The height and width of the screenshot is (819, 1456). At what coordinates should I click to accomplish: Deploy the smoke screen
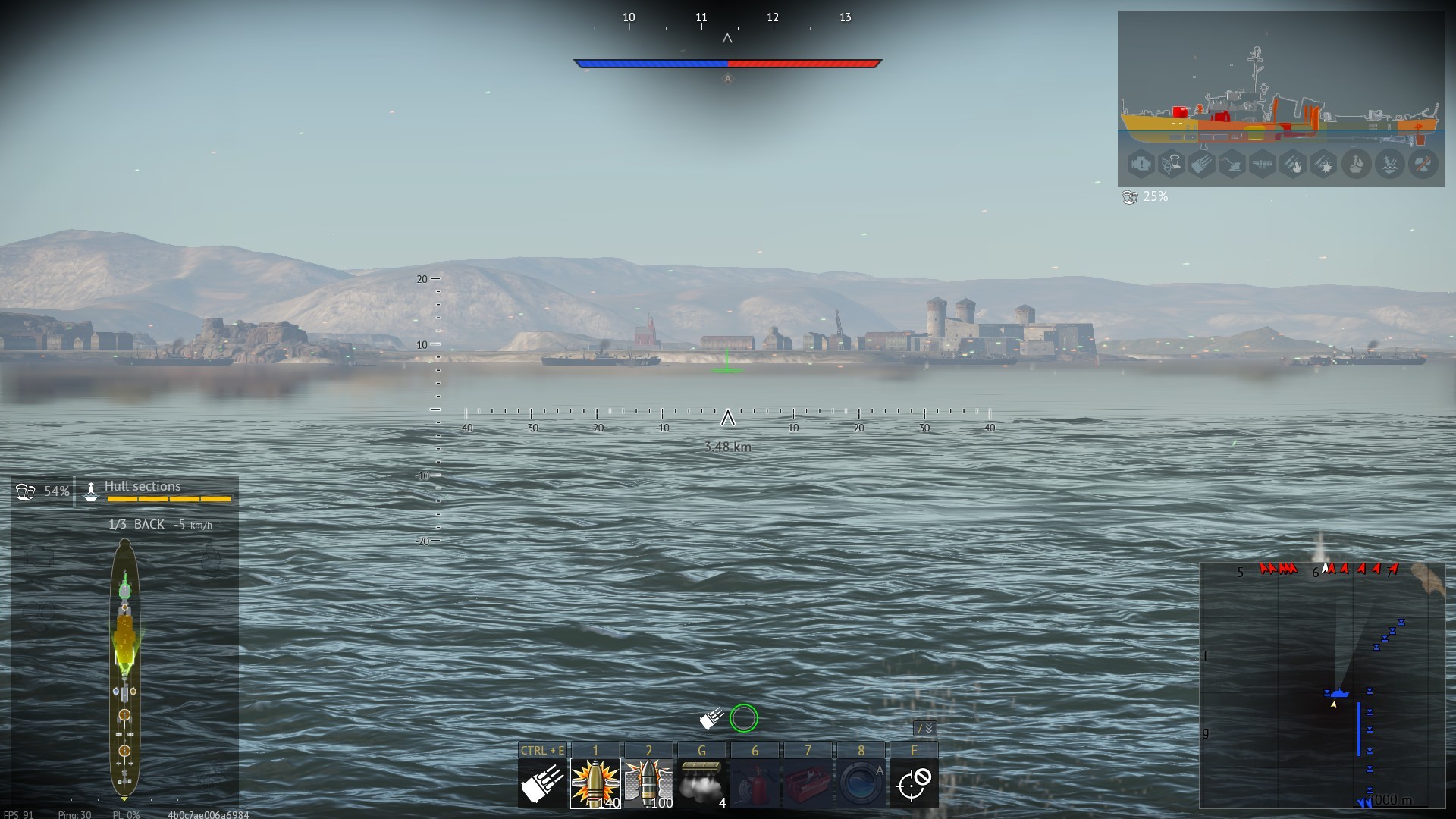[x=701, y=783]
